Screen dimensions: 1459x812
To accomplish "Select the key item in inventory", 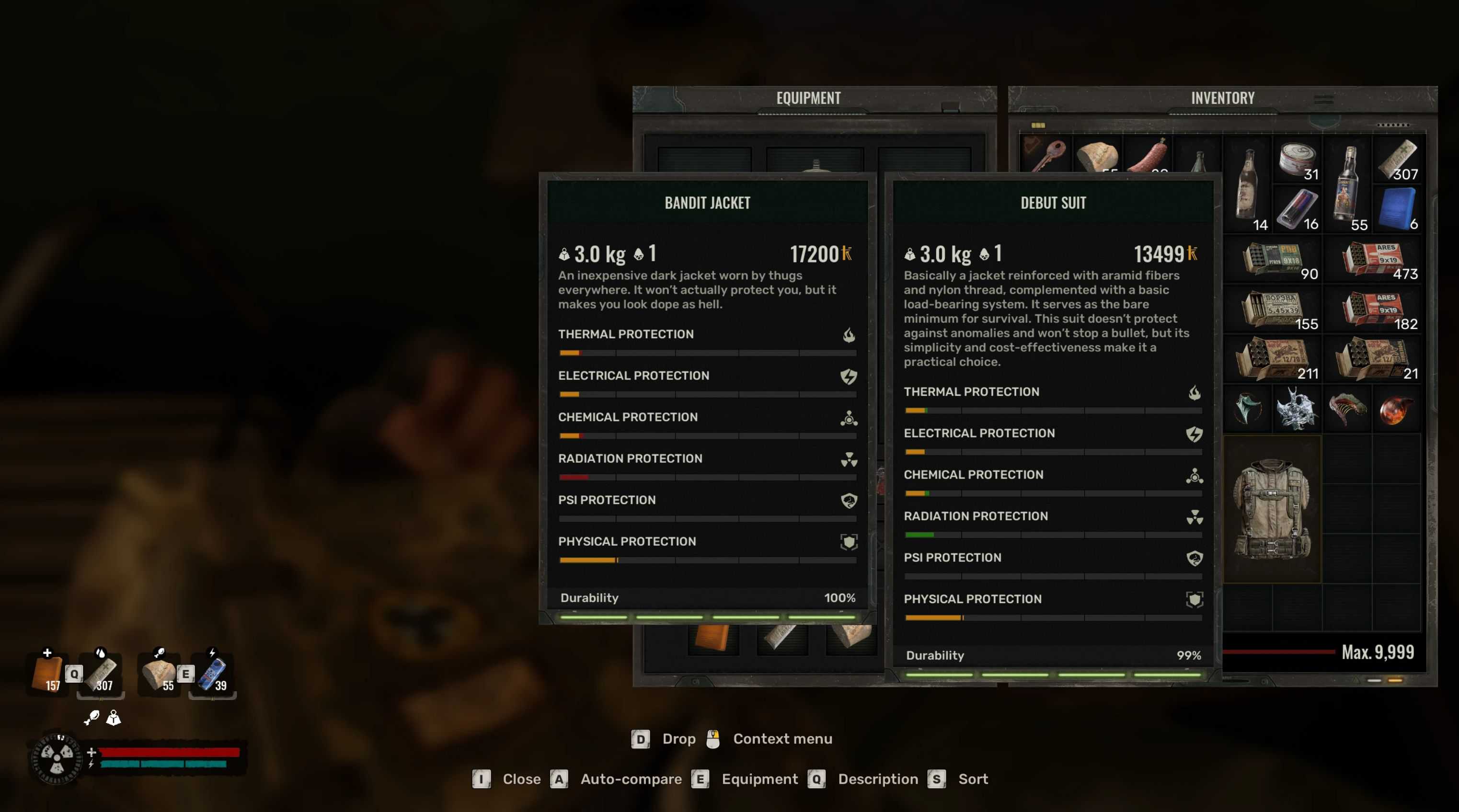I will [x=1045, y=154].
